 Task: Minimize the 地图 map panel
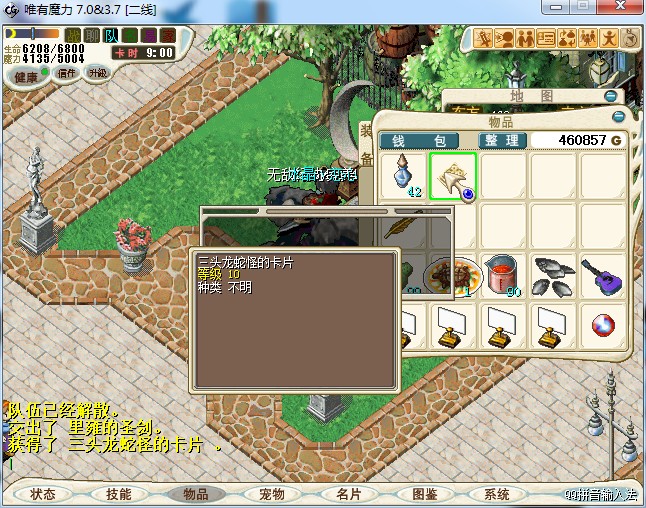610,96
